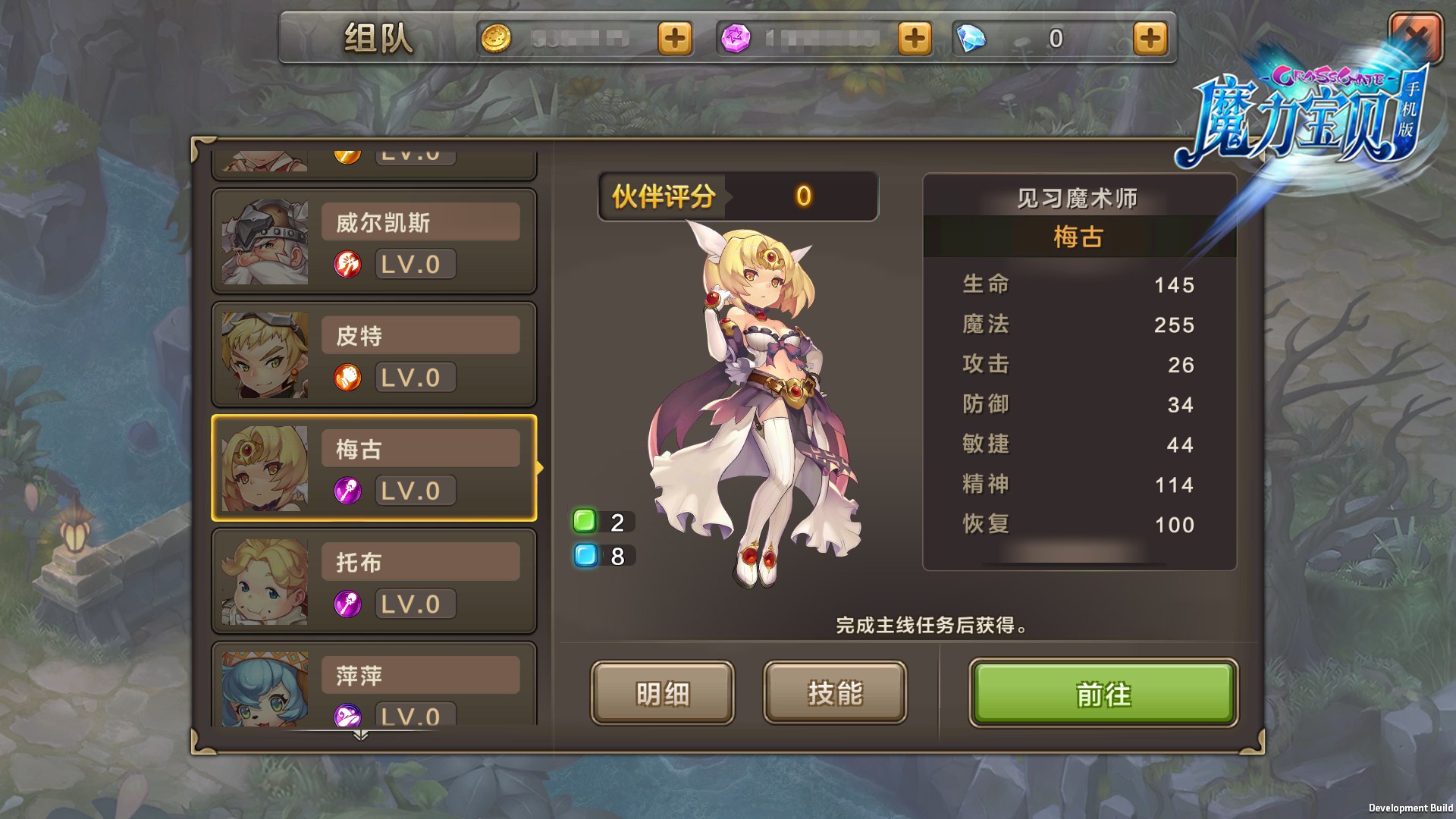
Task: Open the 技能 skills button
Action: click(x=835, y=693)
